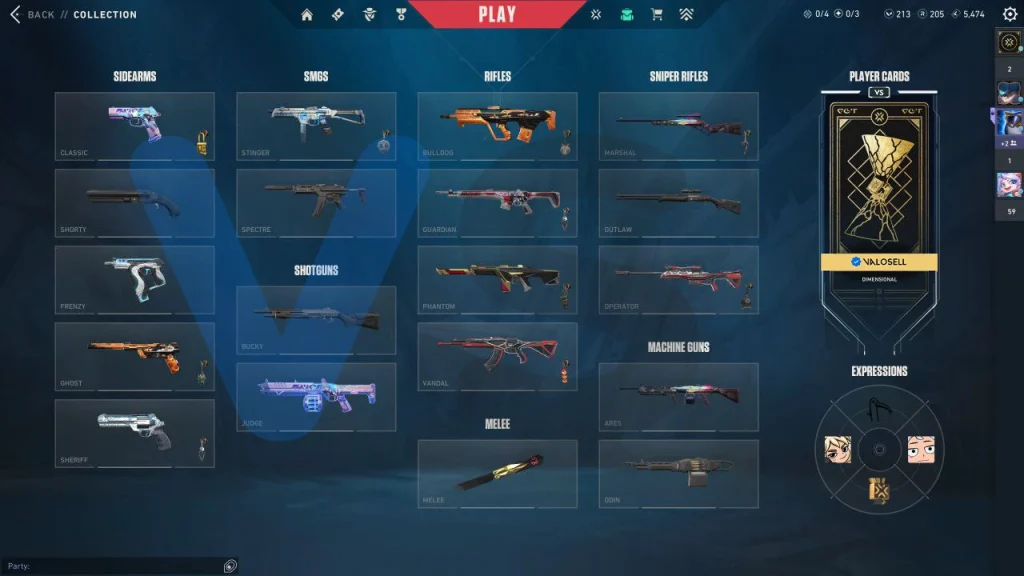
Task: Choose the Judge shotgun slot
Action: 316,396
